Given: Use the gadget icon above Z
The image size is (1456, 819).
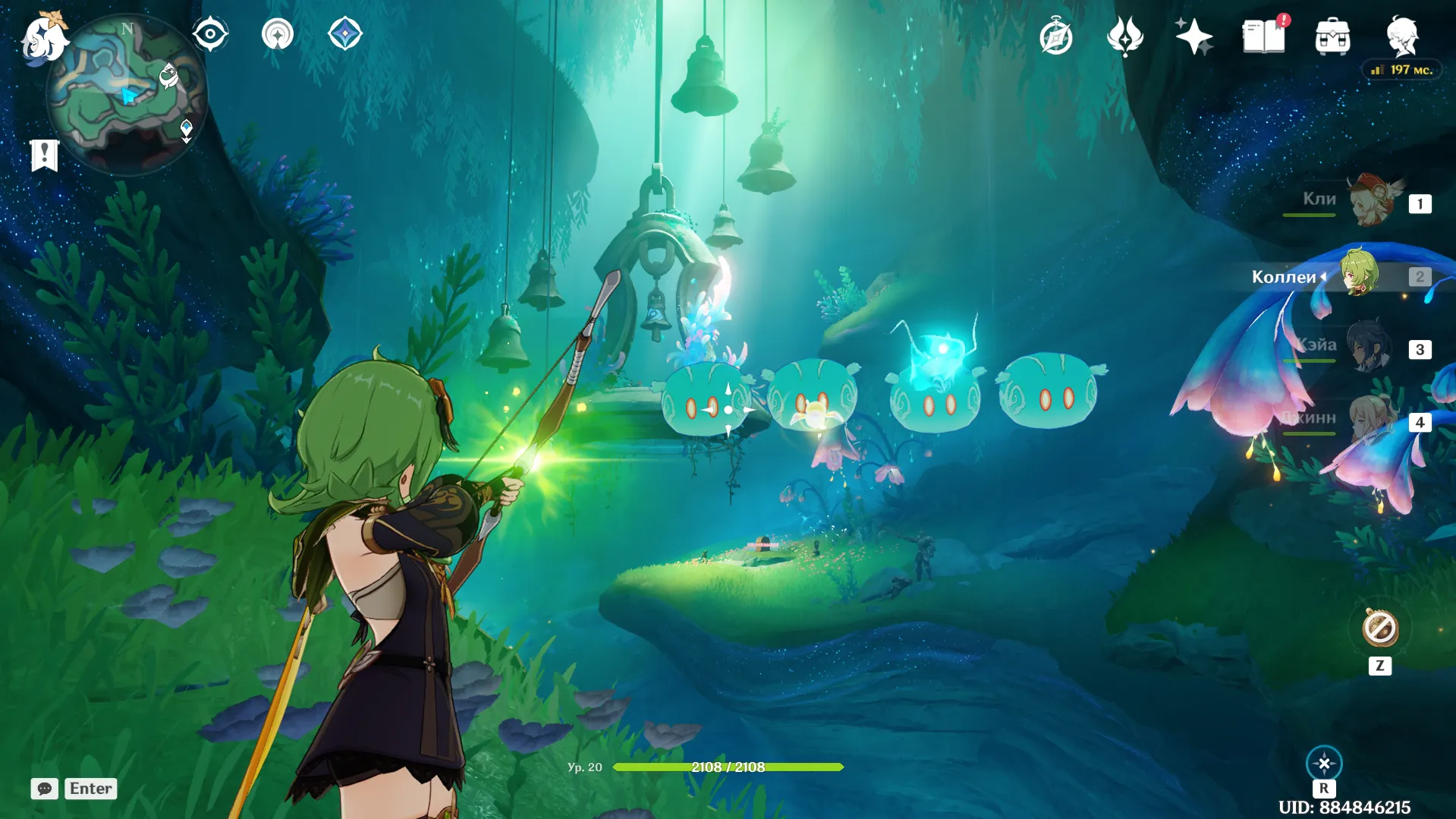Looking at the screenshot, I should tap(1379, 628).
